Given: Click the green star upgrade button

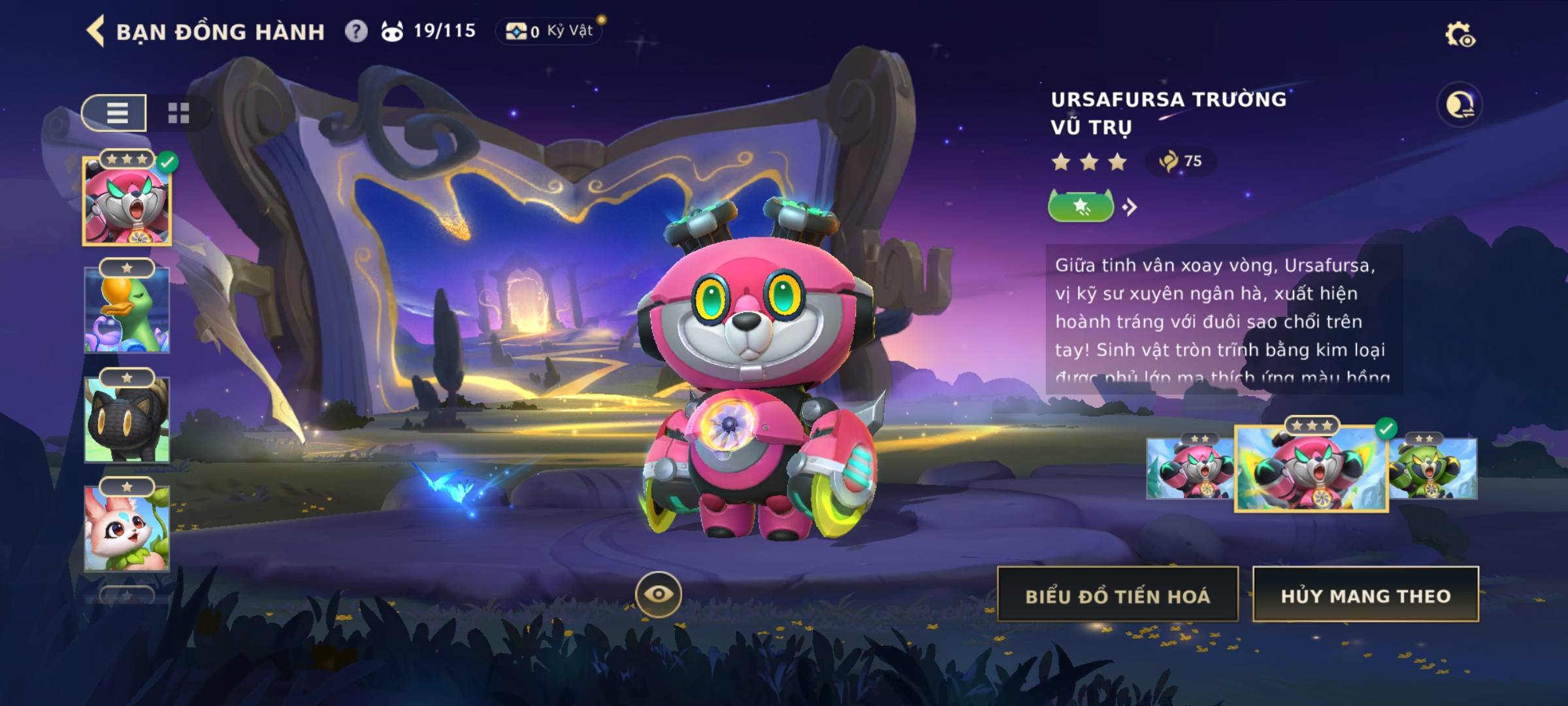Looking at the screenshot, I should tap(1081, 207).
